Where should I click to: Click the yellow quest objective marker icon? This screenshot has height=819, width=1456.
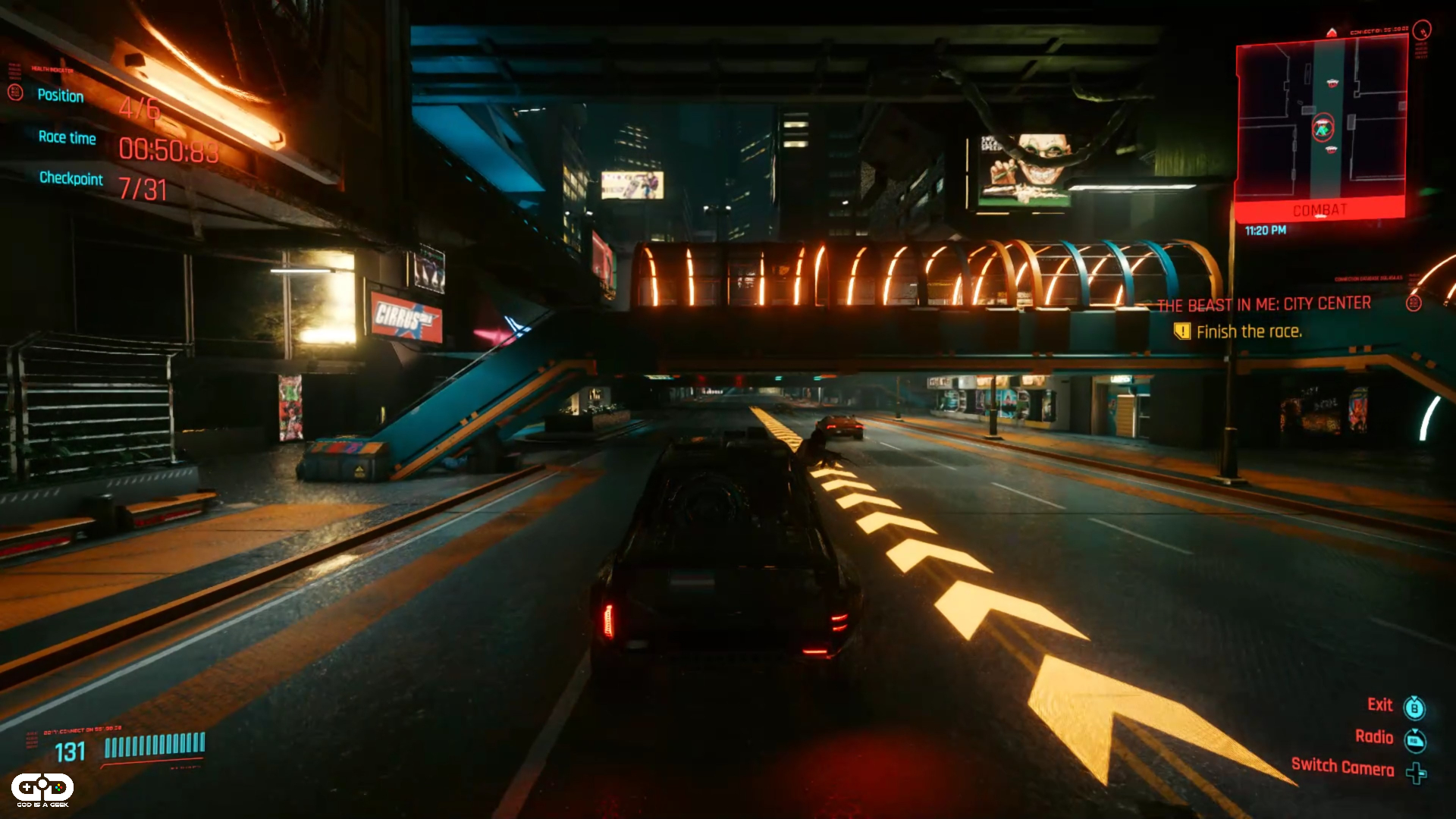(x=1184, y=331)
